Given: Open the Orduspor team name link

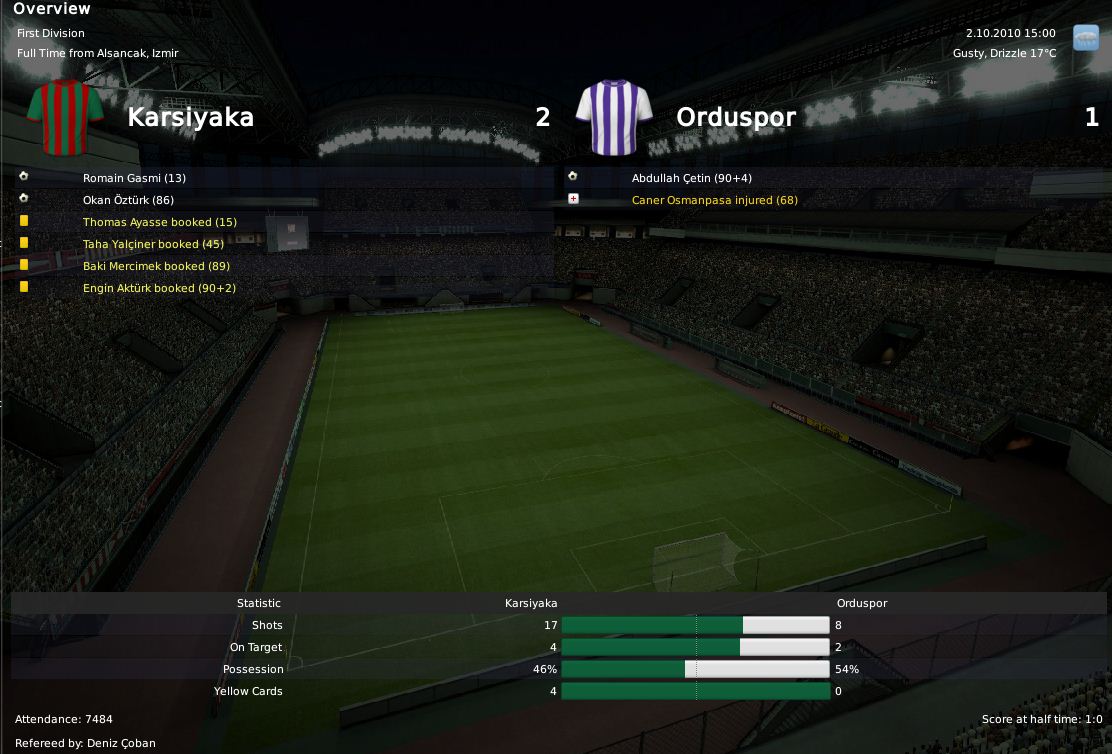Looking at the screenshot, I should pos(736,117).
